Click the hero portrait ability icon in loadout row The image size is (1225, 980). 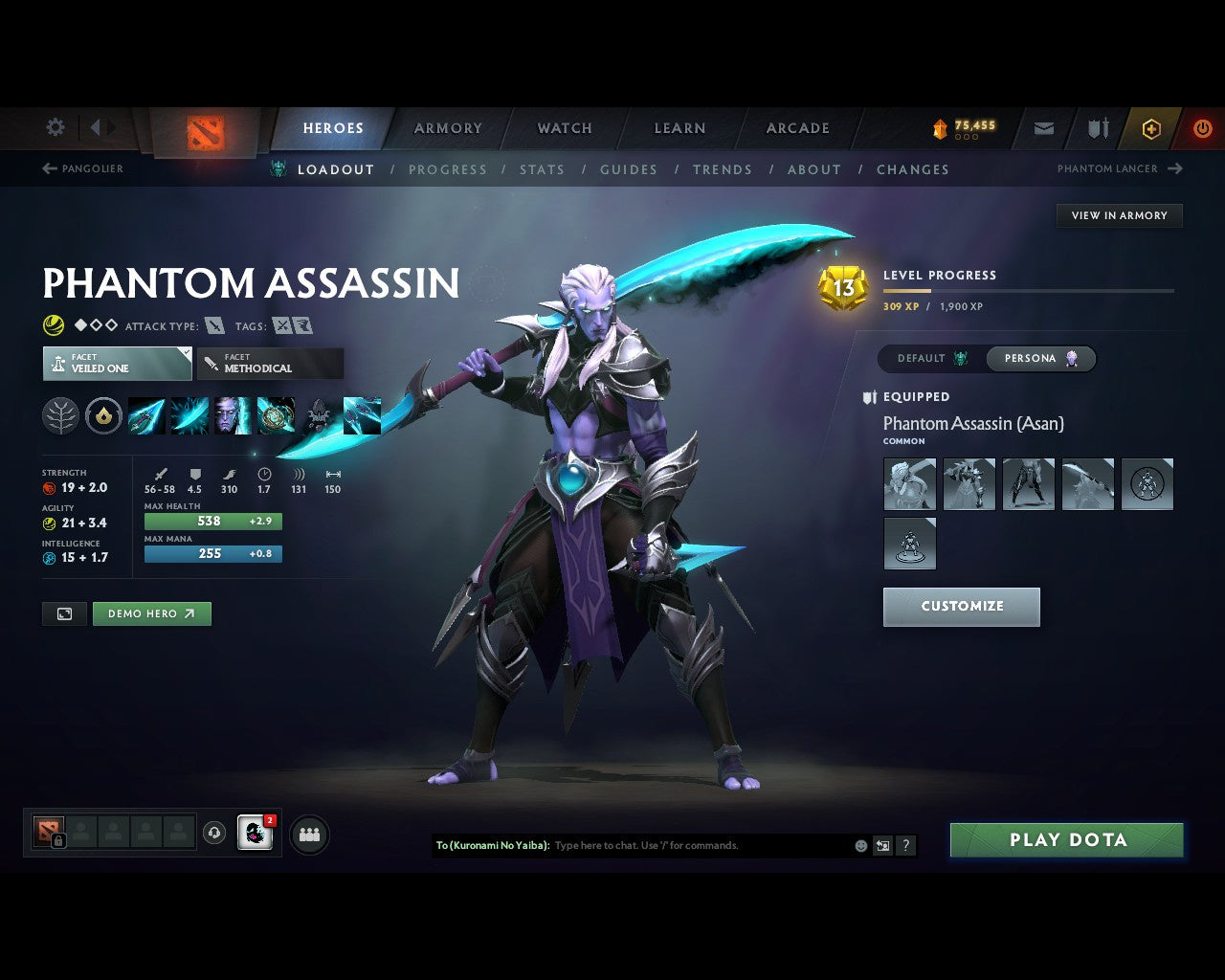coord(234,415)
